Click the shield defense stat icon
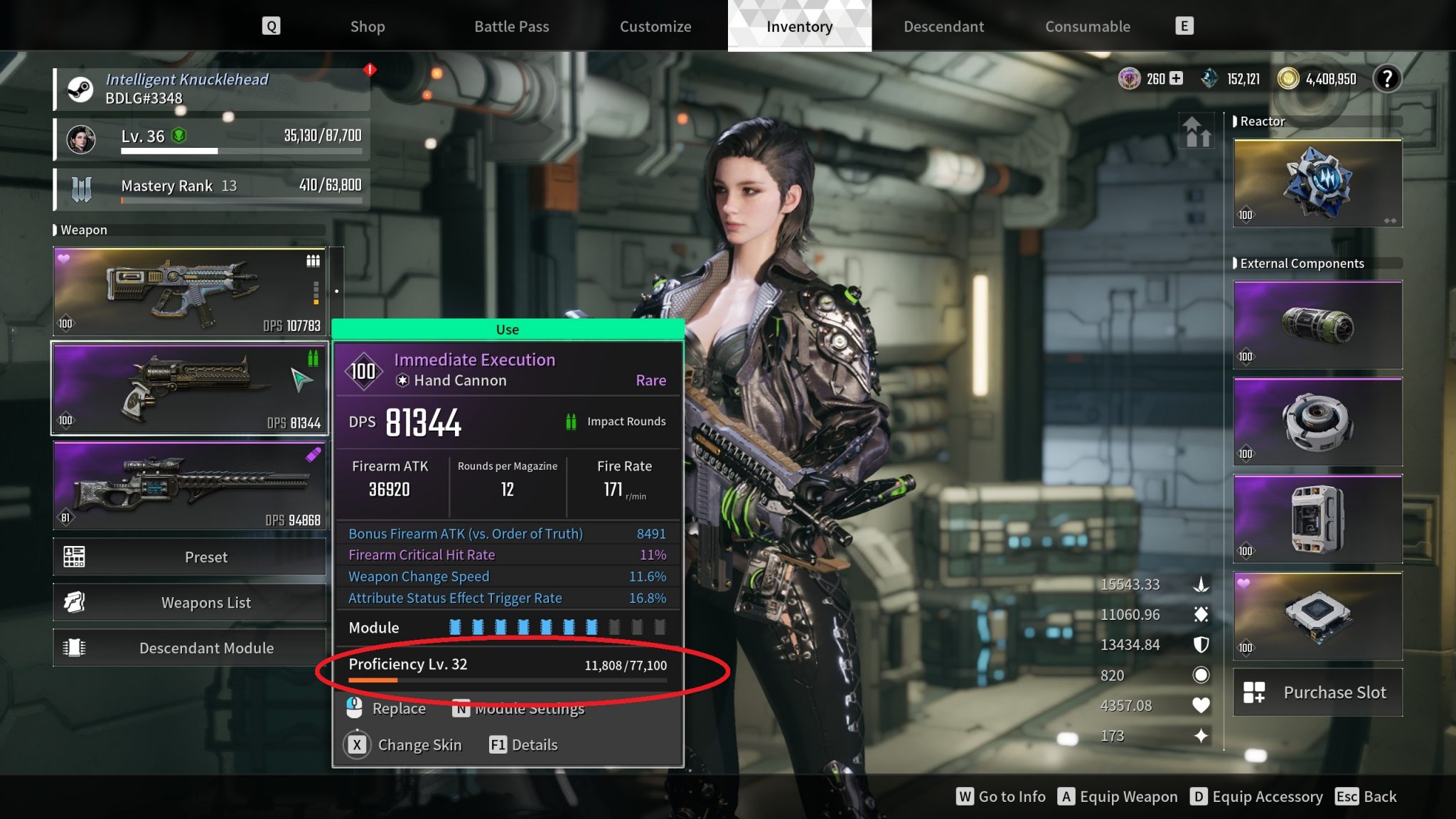The width and height of the screenshot is (1456, 819). 1201,644
